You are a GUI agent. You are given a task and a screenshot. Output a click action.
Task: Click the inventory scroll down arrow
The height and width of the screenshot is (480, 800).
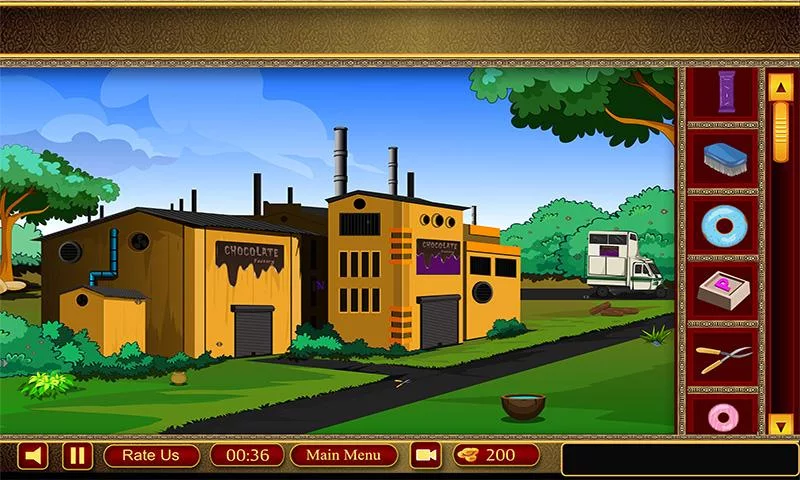[x=780, y=425]
